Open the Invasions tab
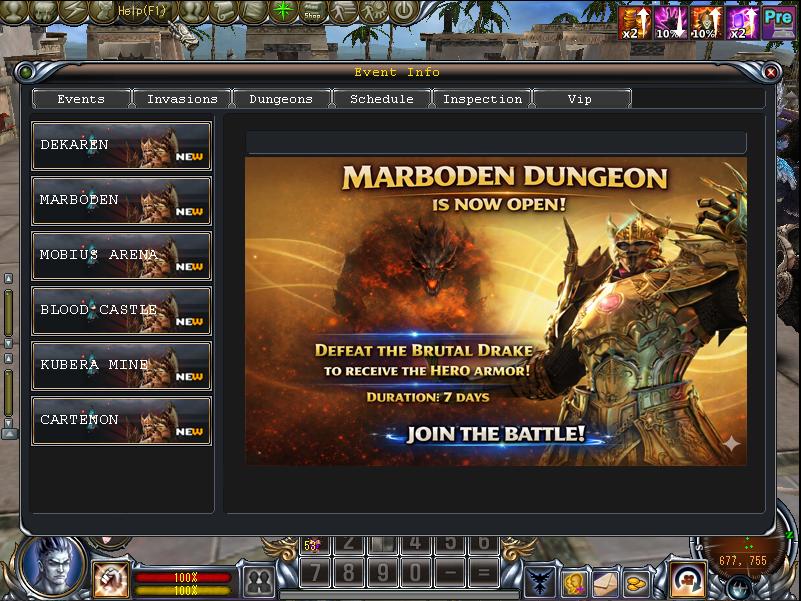Image resolution: width=801 pixels, height=601 pixels. (182, 99)
